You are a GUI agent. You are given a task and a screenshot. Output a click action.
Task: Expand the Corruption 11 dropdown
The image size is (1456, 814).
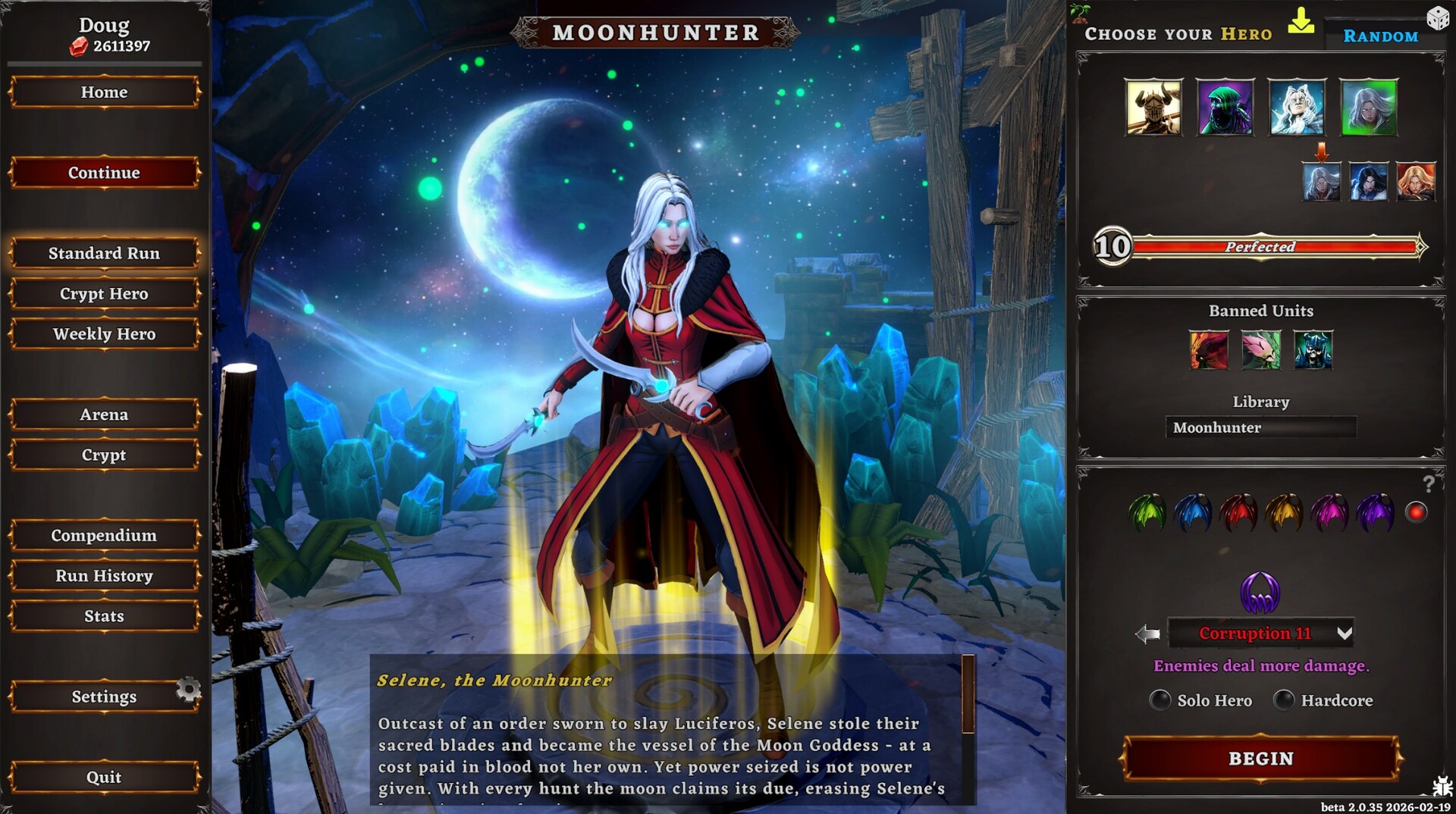tap(1346, 633)
